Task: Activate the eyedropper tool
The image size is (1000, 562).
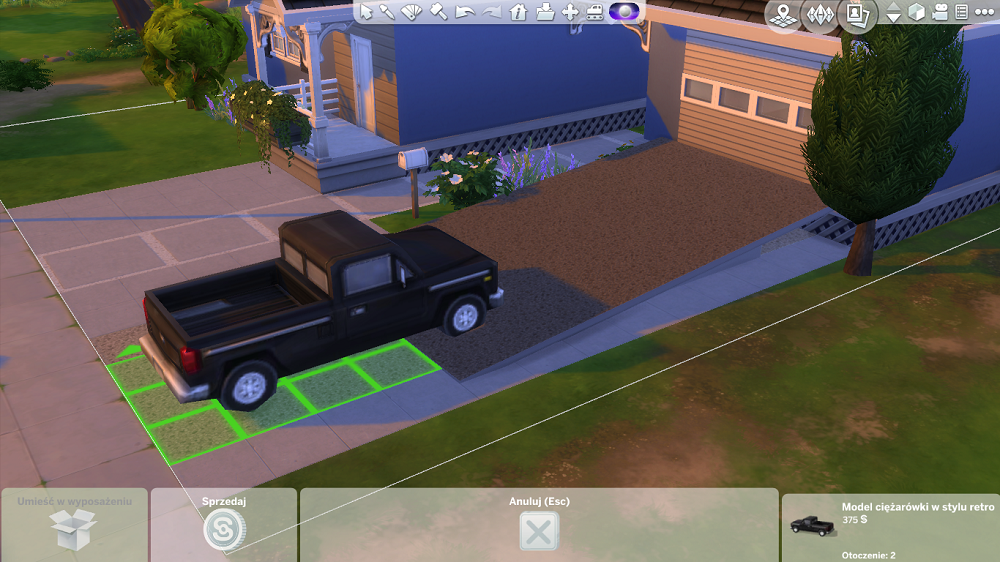Action: (x=388, y=12)
